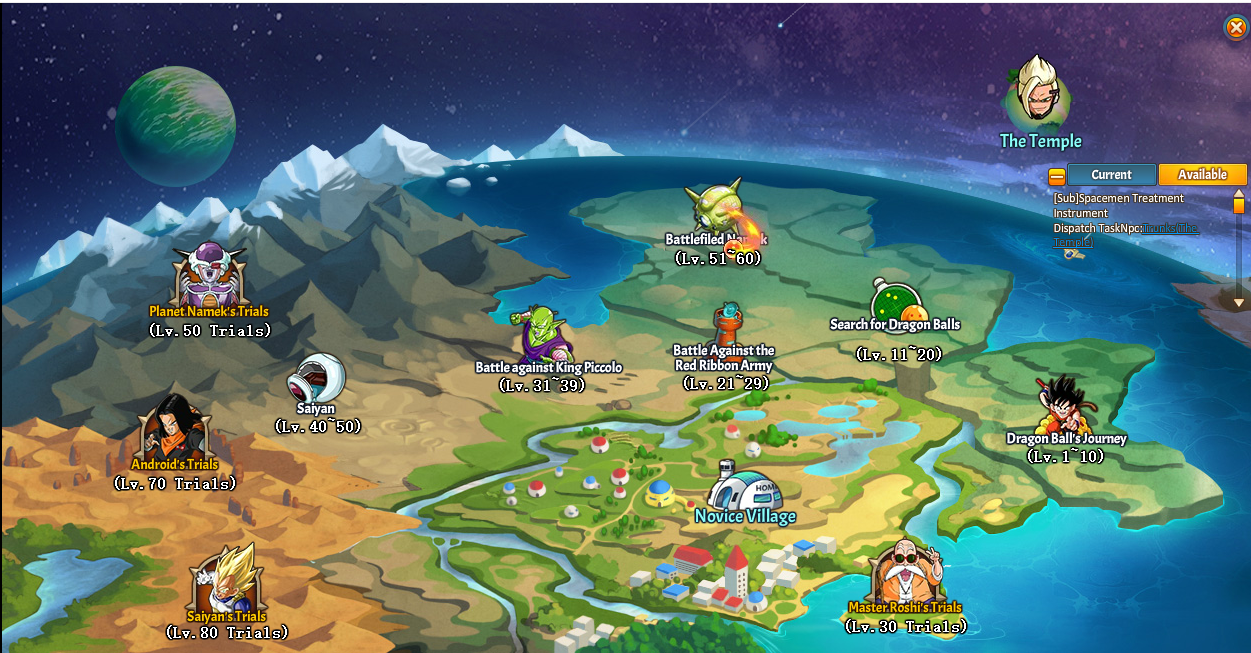
Task: Close the world map window
Action: 1236,27
